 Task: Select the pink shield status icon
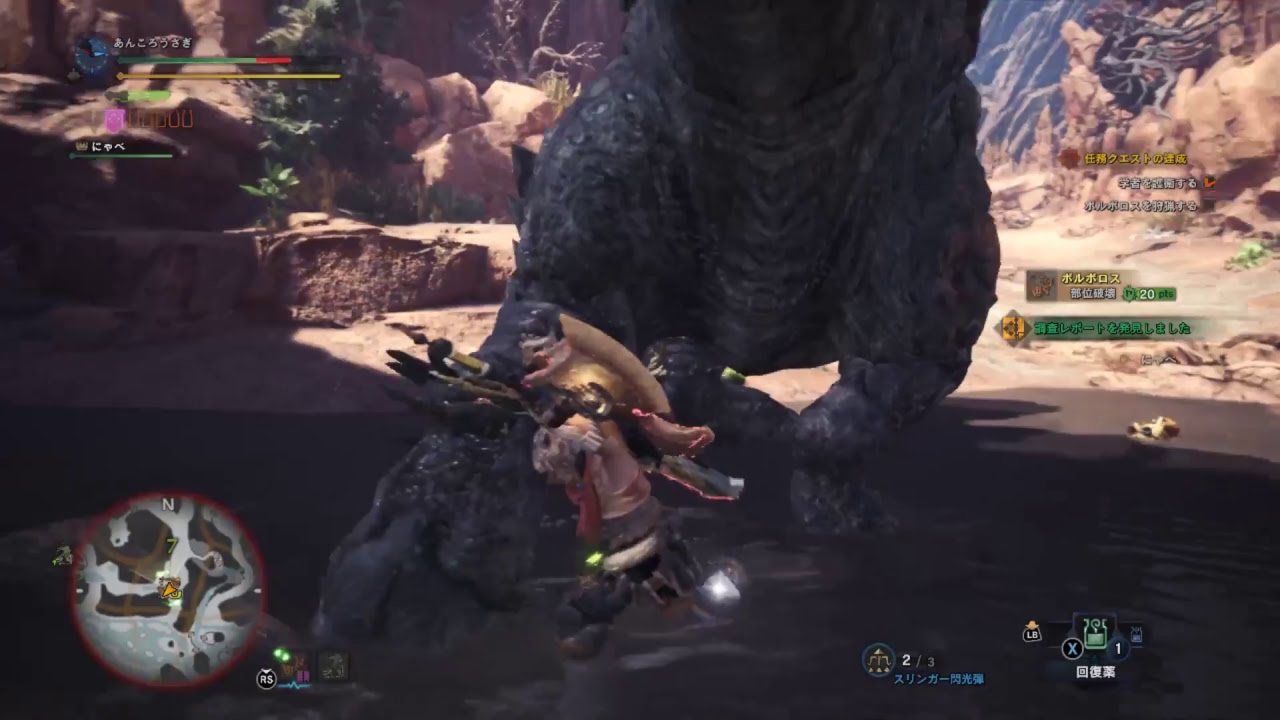tap(115, 120)
